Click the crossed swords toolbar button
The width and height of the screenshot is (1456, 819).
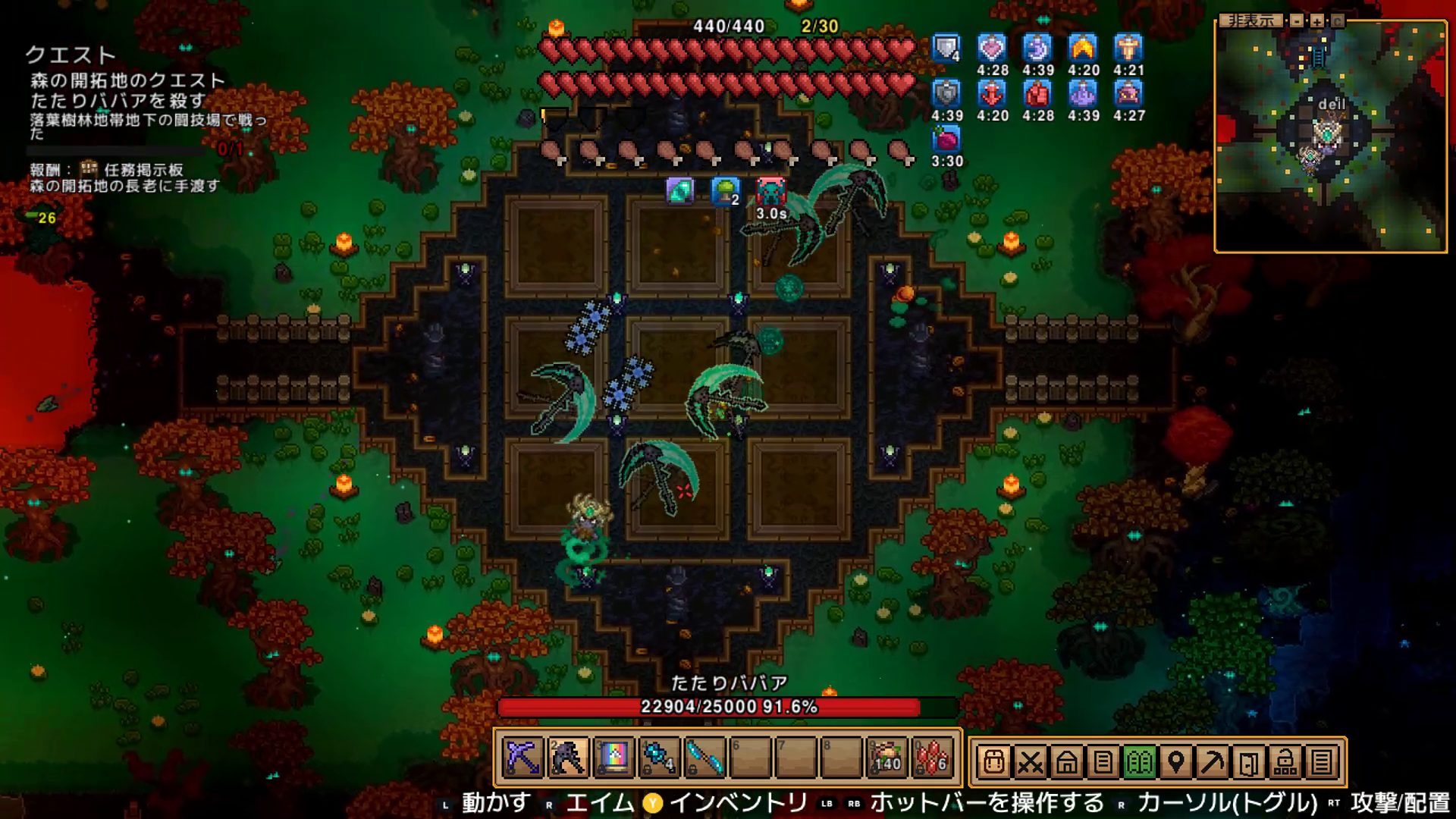point(1030,761)
